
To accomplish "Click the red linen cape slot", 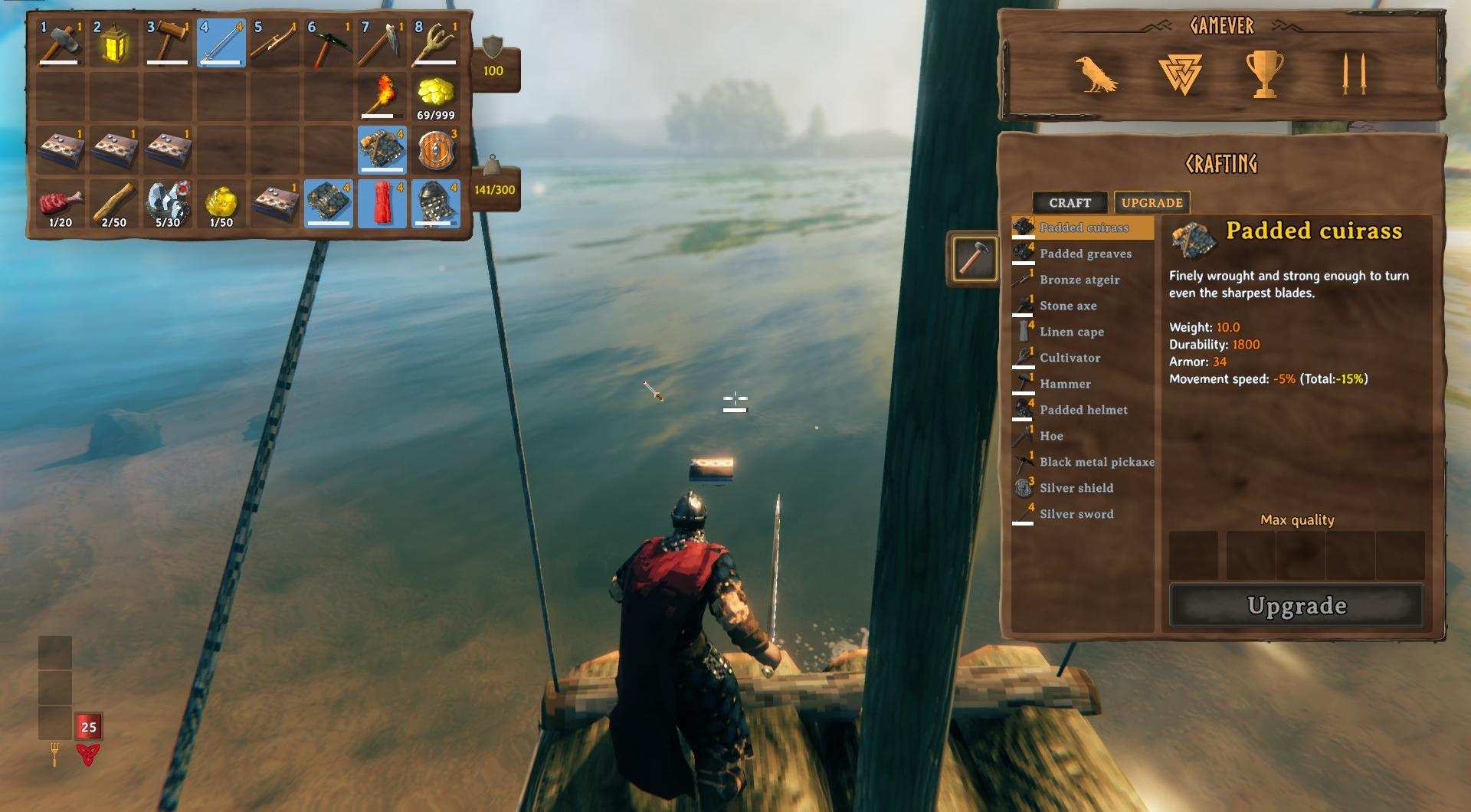I will [x=382, y=204].
